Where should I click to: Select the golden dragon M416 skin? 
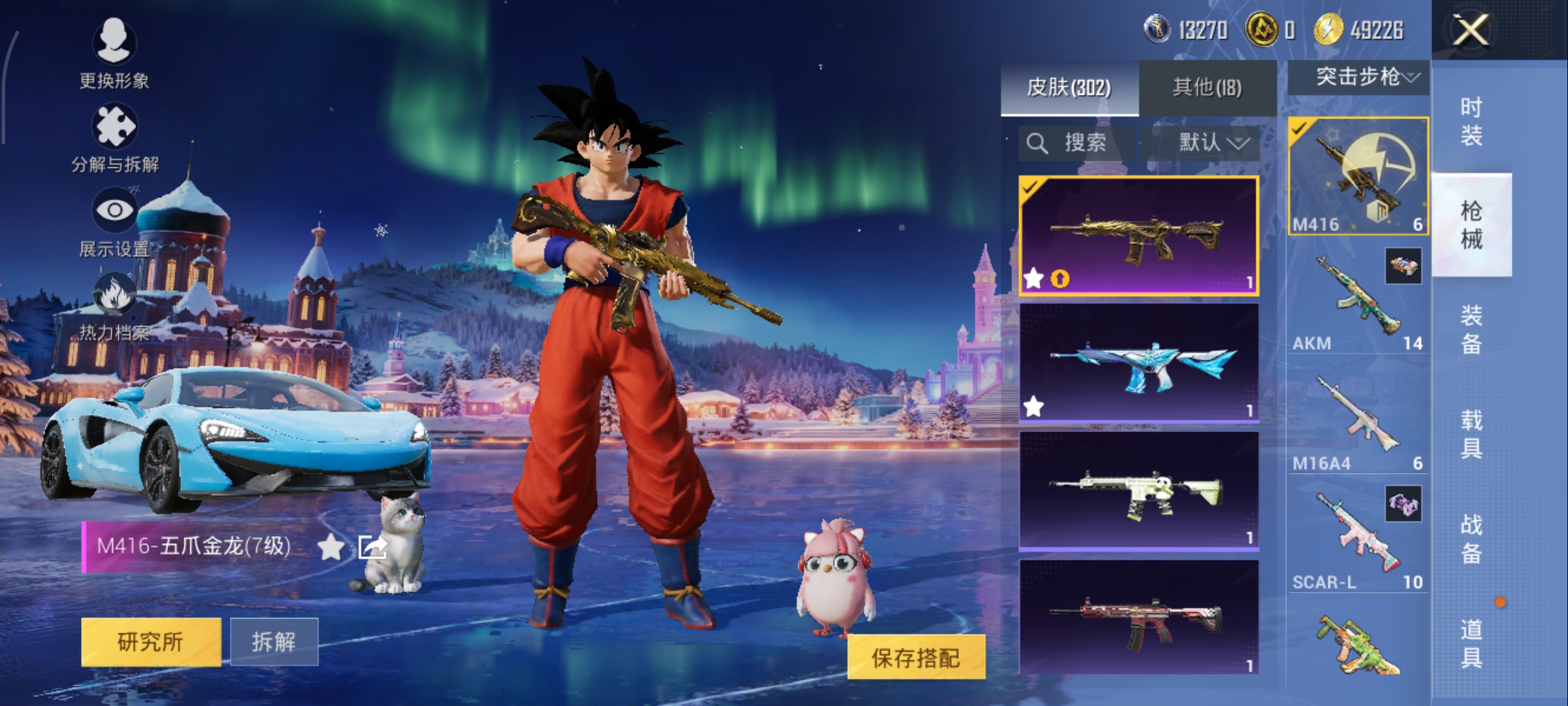point(1138,235)
